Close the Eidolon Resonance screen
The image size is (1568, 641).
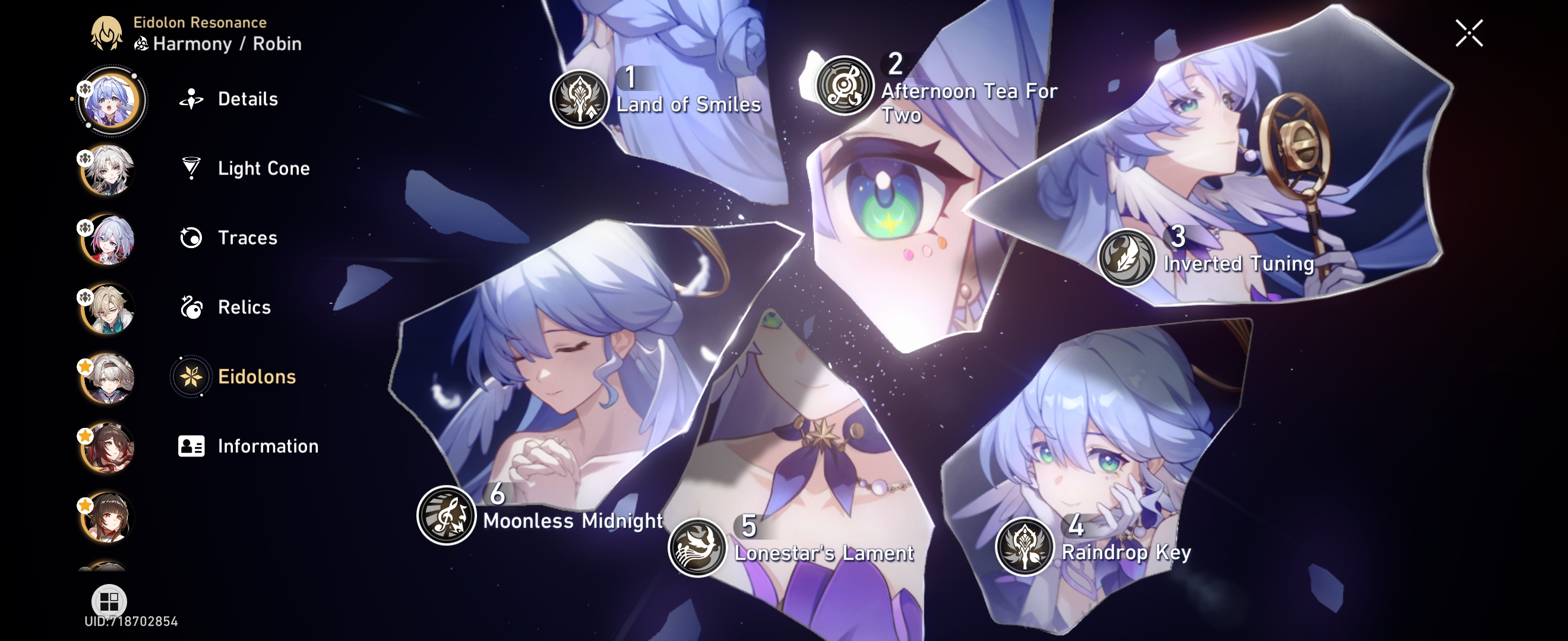(x=1469, y=34)
